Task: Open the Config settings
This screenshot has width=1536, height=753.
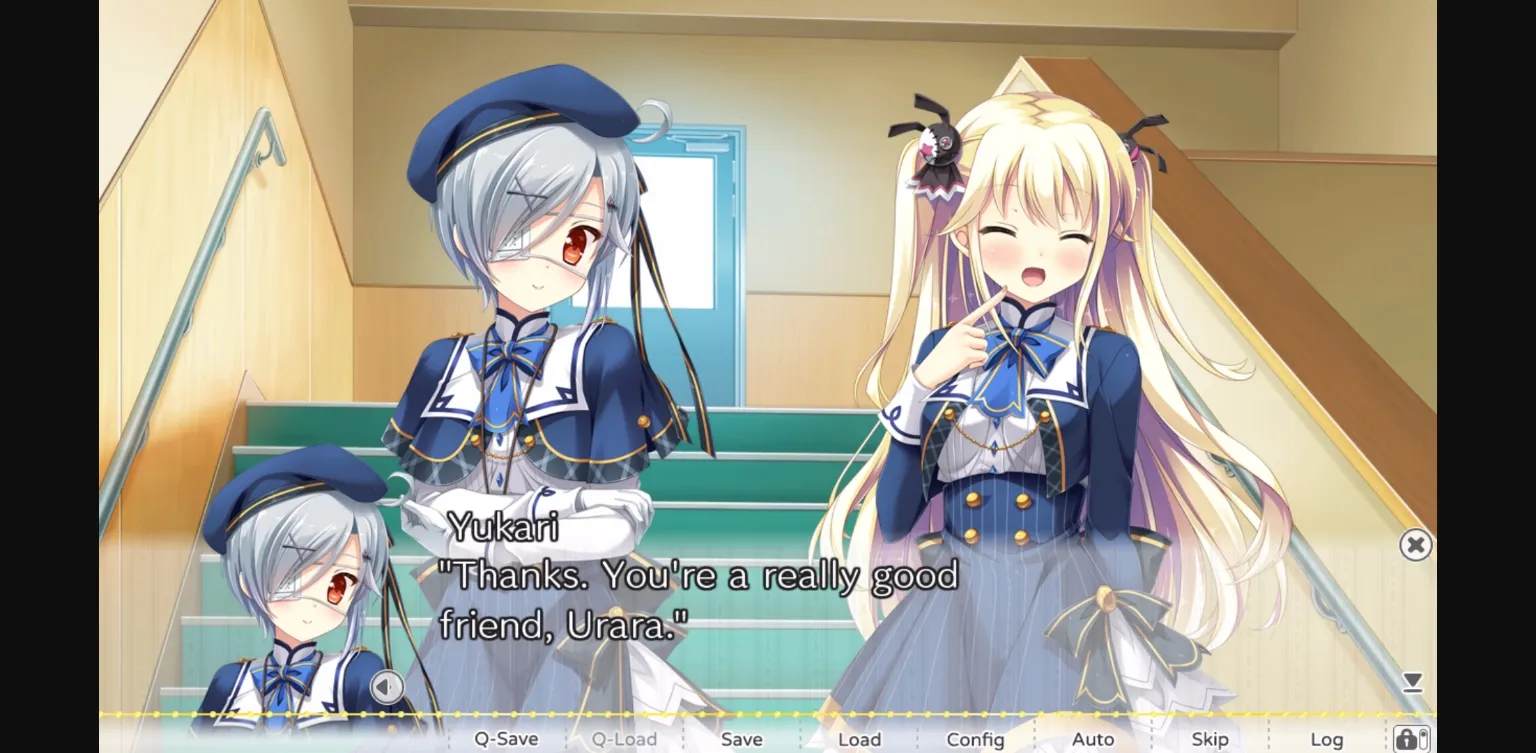Action: point(975,738)
